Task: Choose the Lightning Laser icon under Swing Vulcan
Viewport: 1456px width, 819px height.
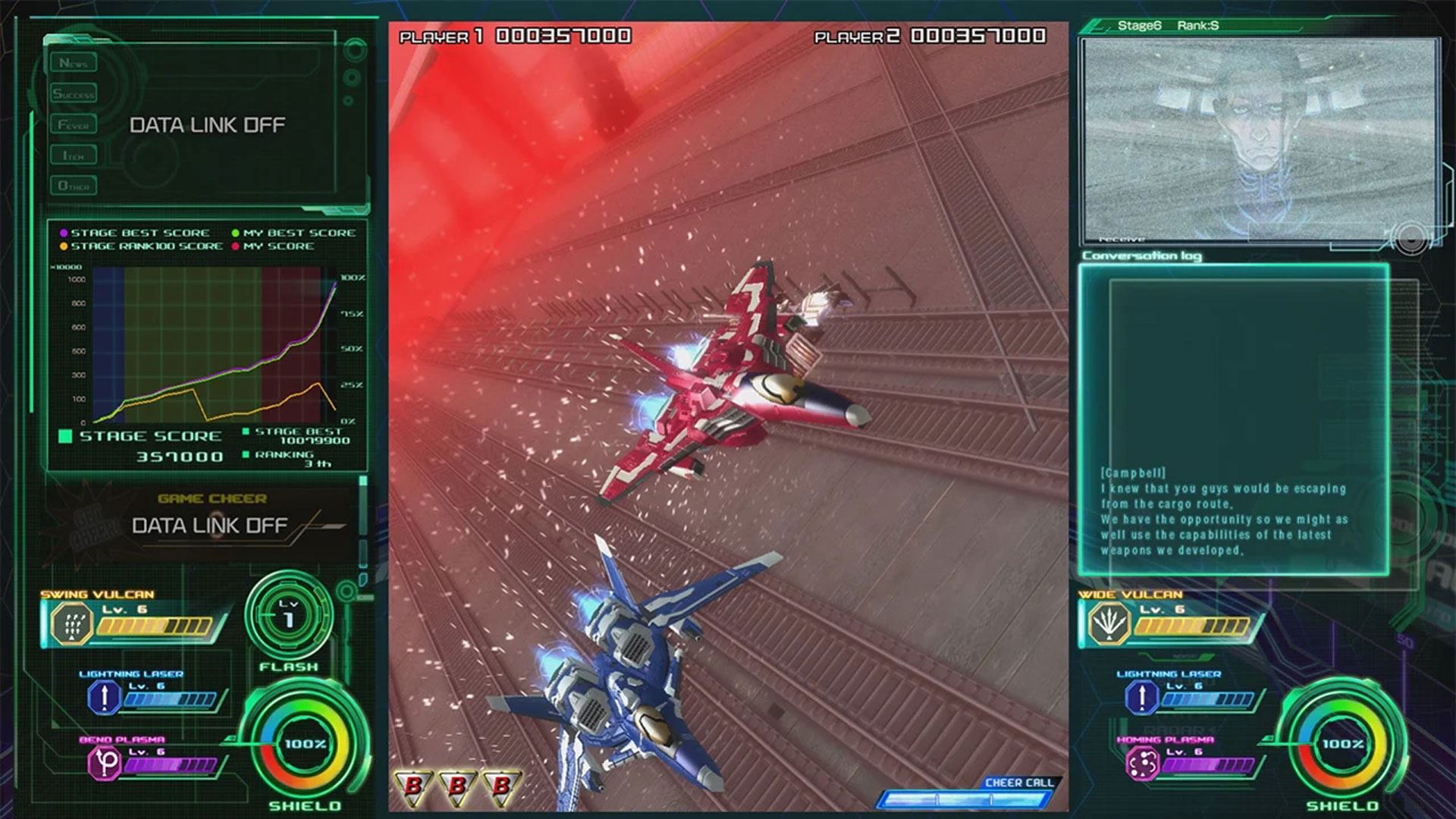Action: 104,697
